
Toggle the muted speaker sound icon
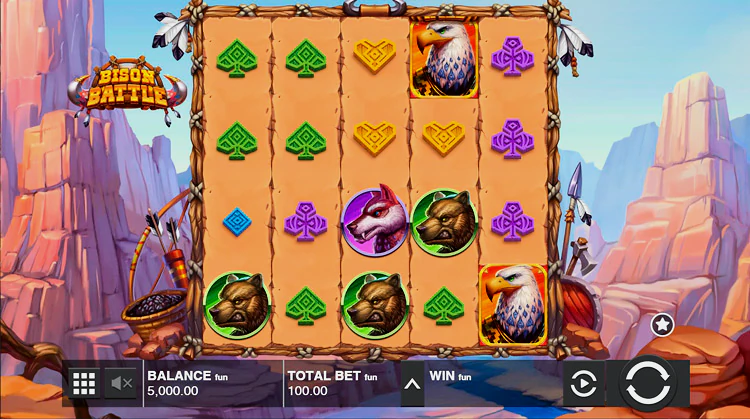pos(122,382)
